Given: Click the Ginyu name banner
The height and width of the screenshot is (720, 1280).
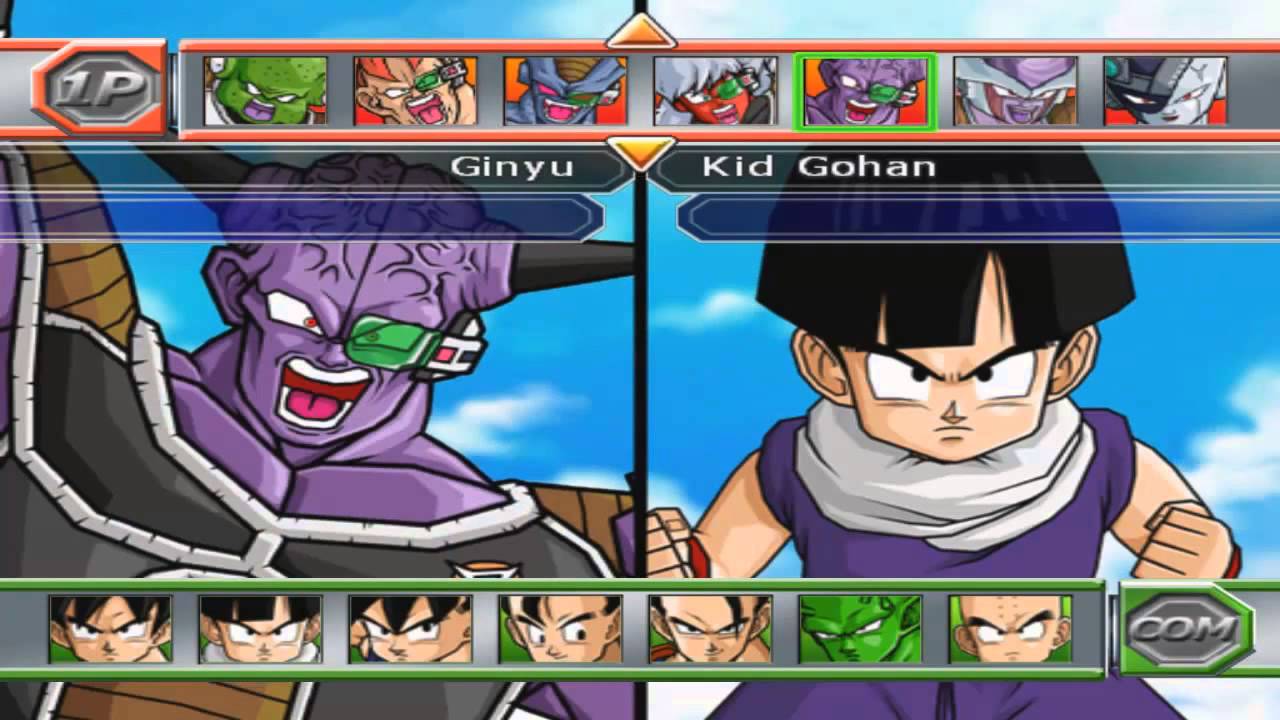Looking at the screenshot, I should pos(515,166).
